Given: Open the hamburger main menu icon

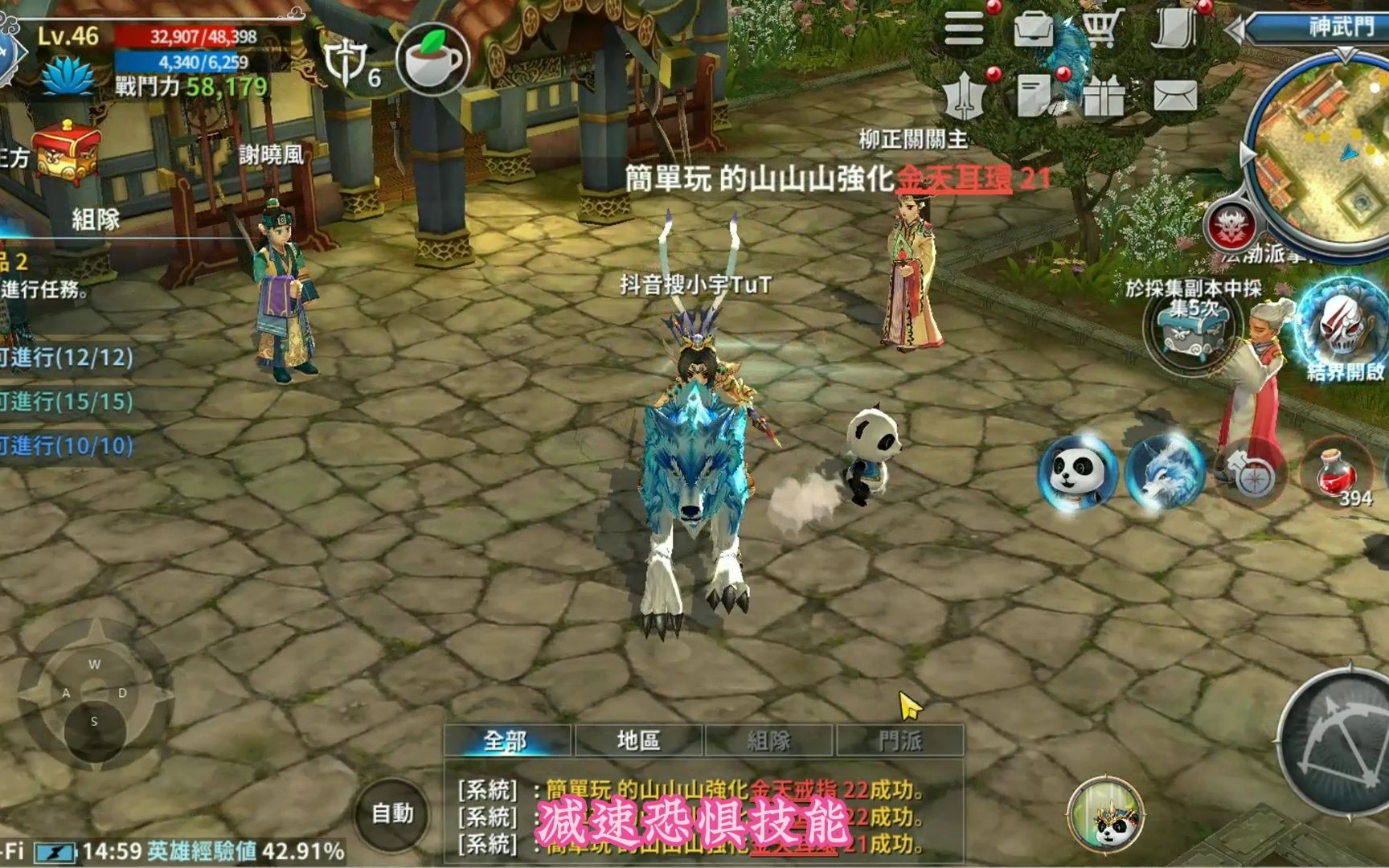Looking at the screenshot, I should tap(963, 26).
